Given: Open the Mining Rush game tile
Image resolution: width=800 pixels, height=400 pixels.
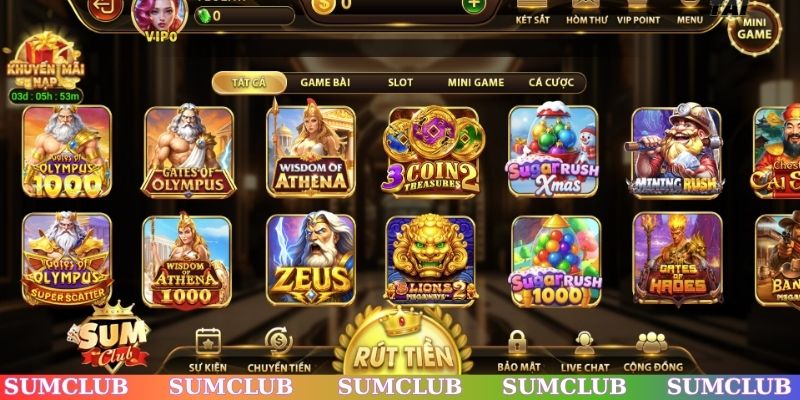Looking at the screenshot, I should pyautogui.click(x=675, y=151).
